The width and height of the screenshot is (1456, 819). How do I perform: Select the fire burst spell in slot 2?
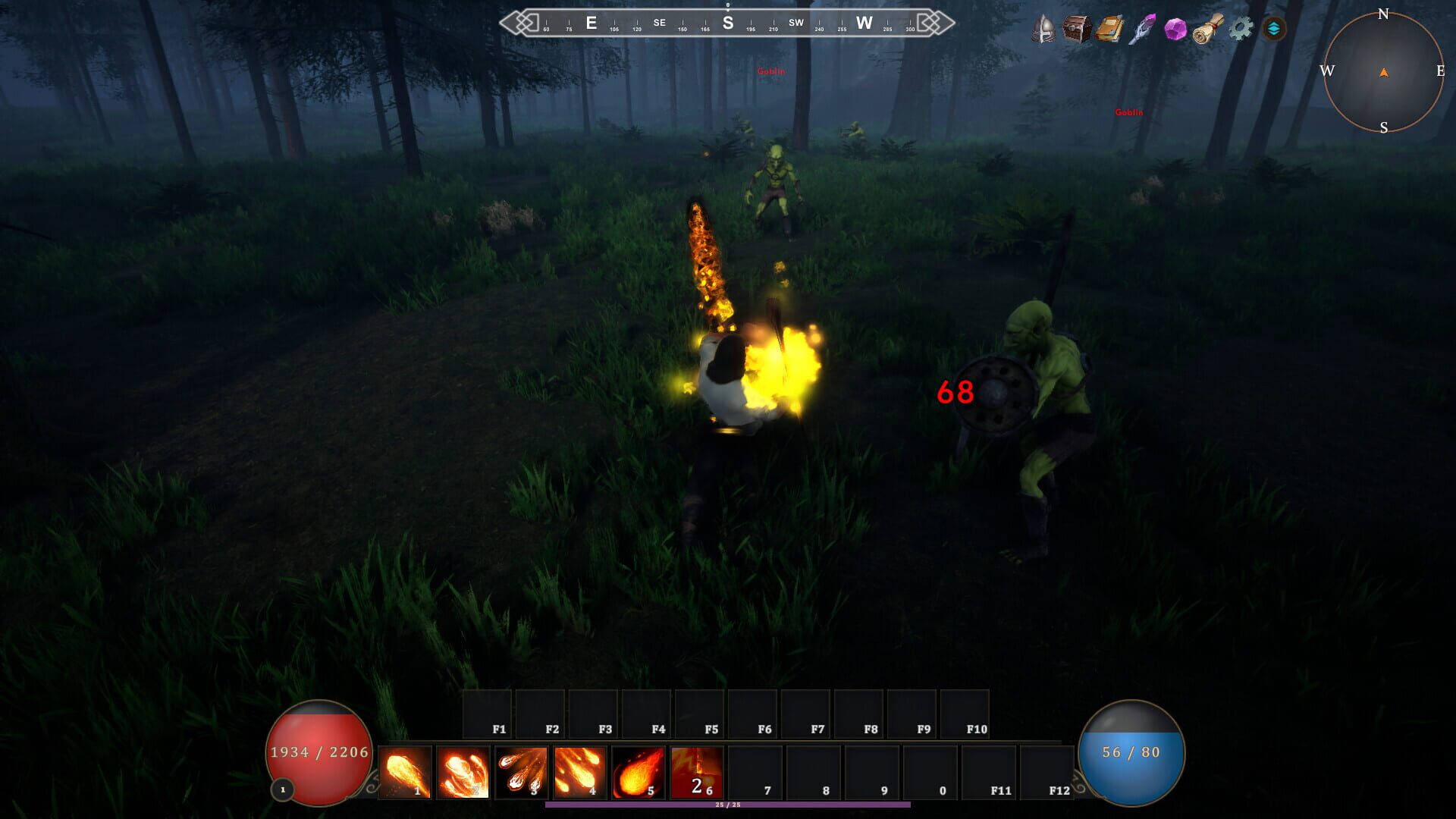464,772
